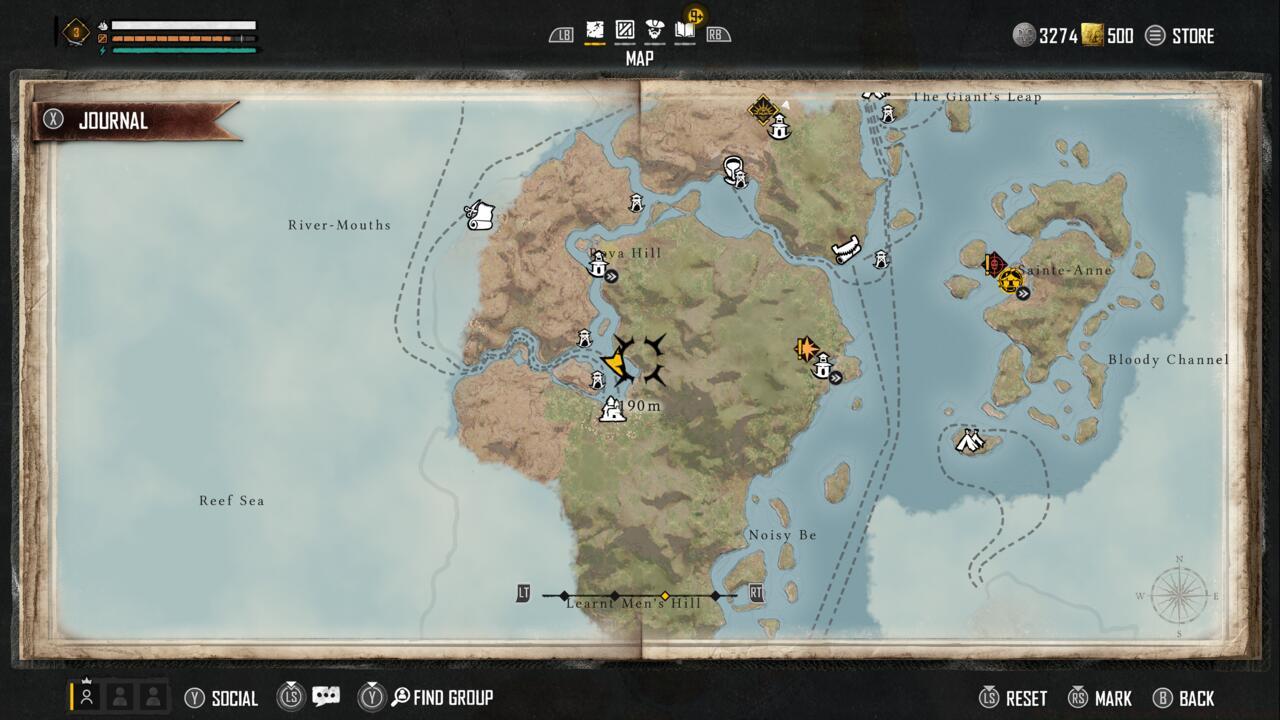This screenshot has width=1280, height=720.
Task: Switch to the open book tab
Action: [685, 31]
